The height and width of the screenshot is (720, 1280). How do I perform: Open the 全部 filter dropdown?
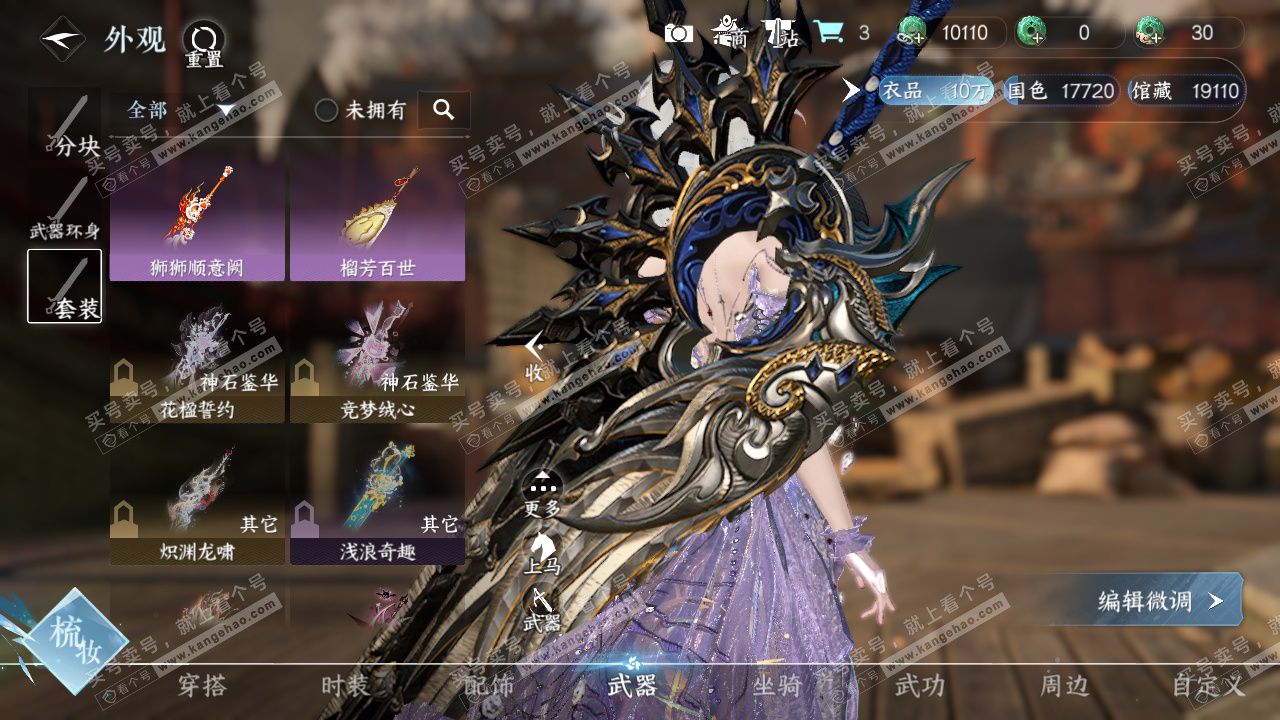tap(180, 110)
